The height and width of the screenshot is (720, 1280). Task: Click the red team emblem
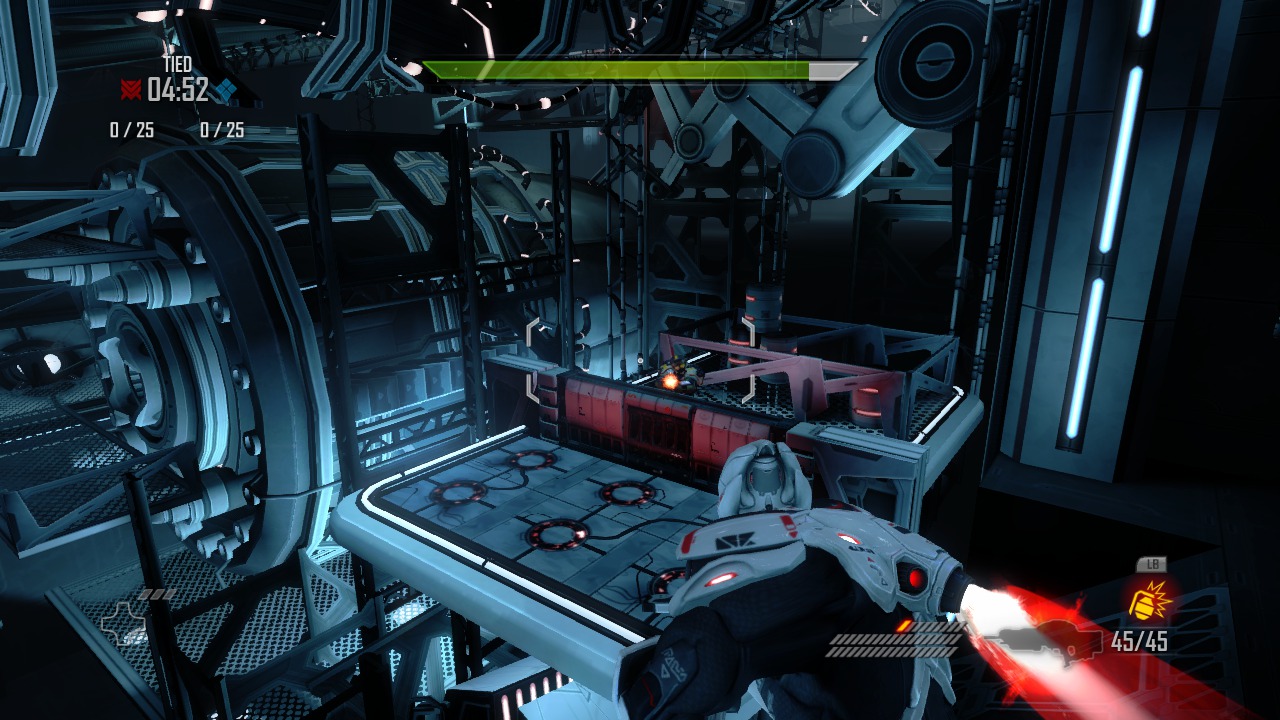coord(130,91)
